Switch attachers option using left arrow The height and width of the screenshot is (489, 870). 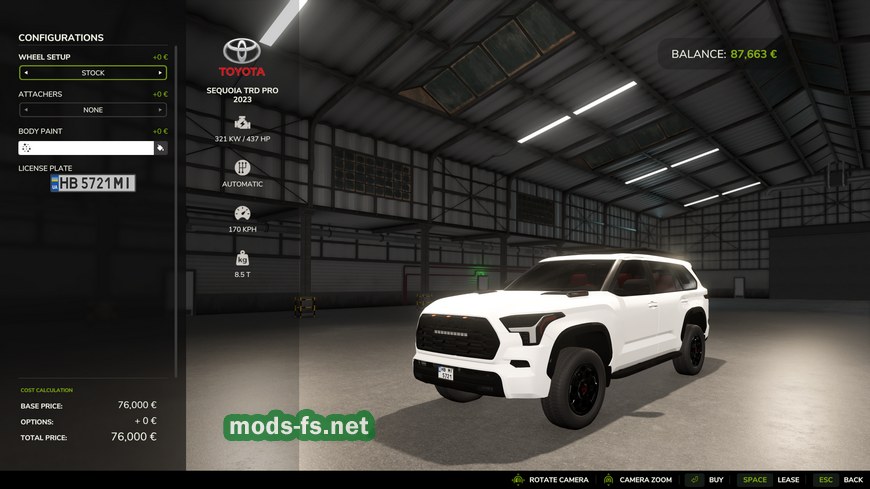pyautogui.click(x=26, y=110)
